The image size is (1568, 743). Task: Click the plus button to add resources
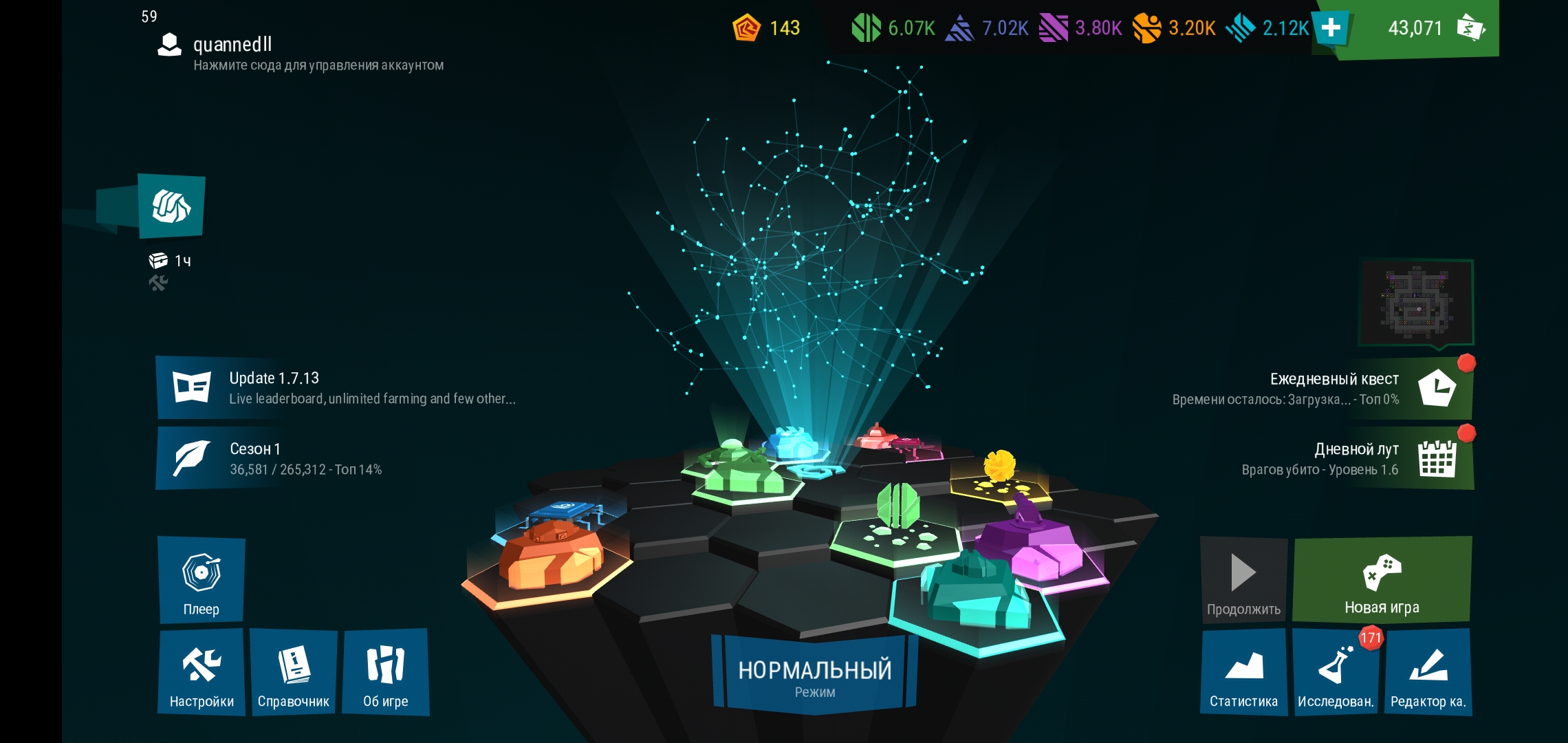pyautogui.click(x=1331, y=28)
